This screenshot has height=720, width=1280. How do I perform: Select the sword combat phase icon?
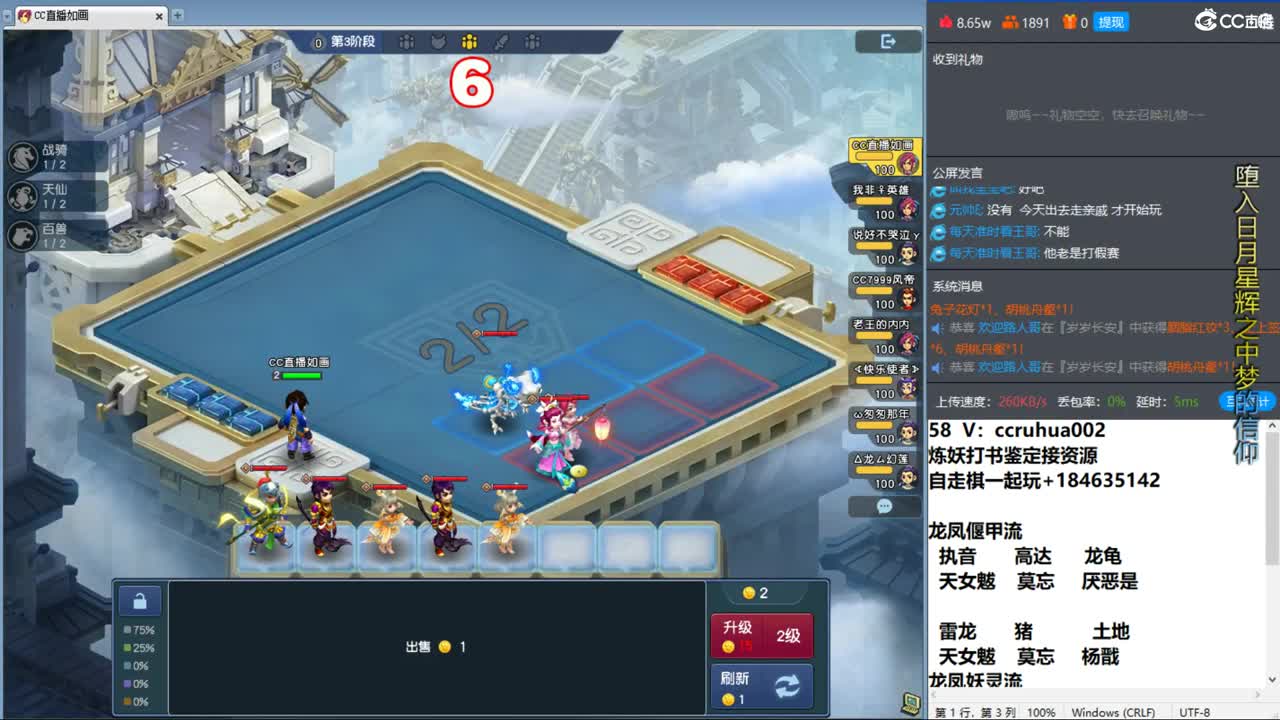click(x=501, y=43)
